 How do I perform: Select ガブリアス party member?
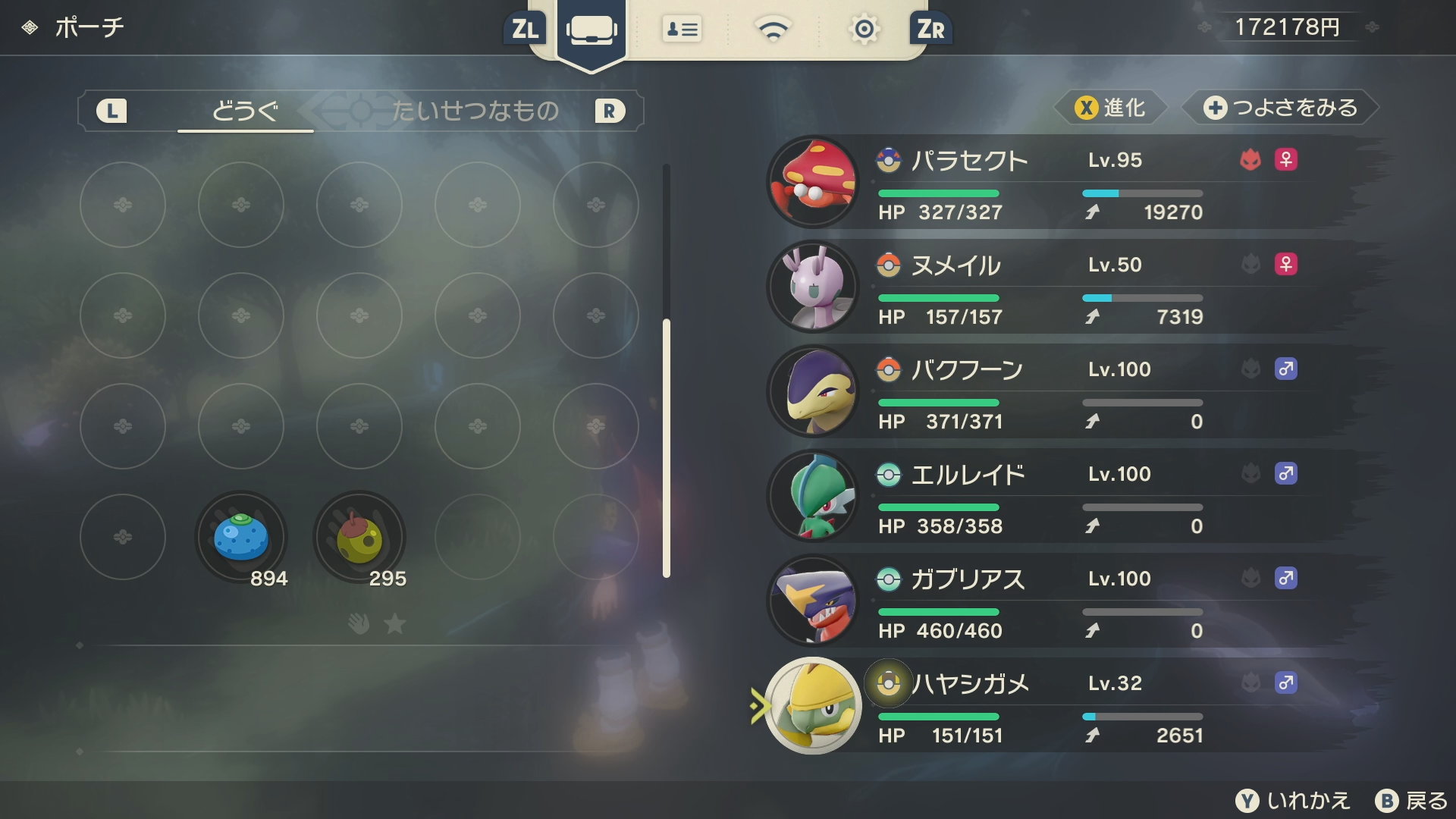click(1062, 601)
